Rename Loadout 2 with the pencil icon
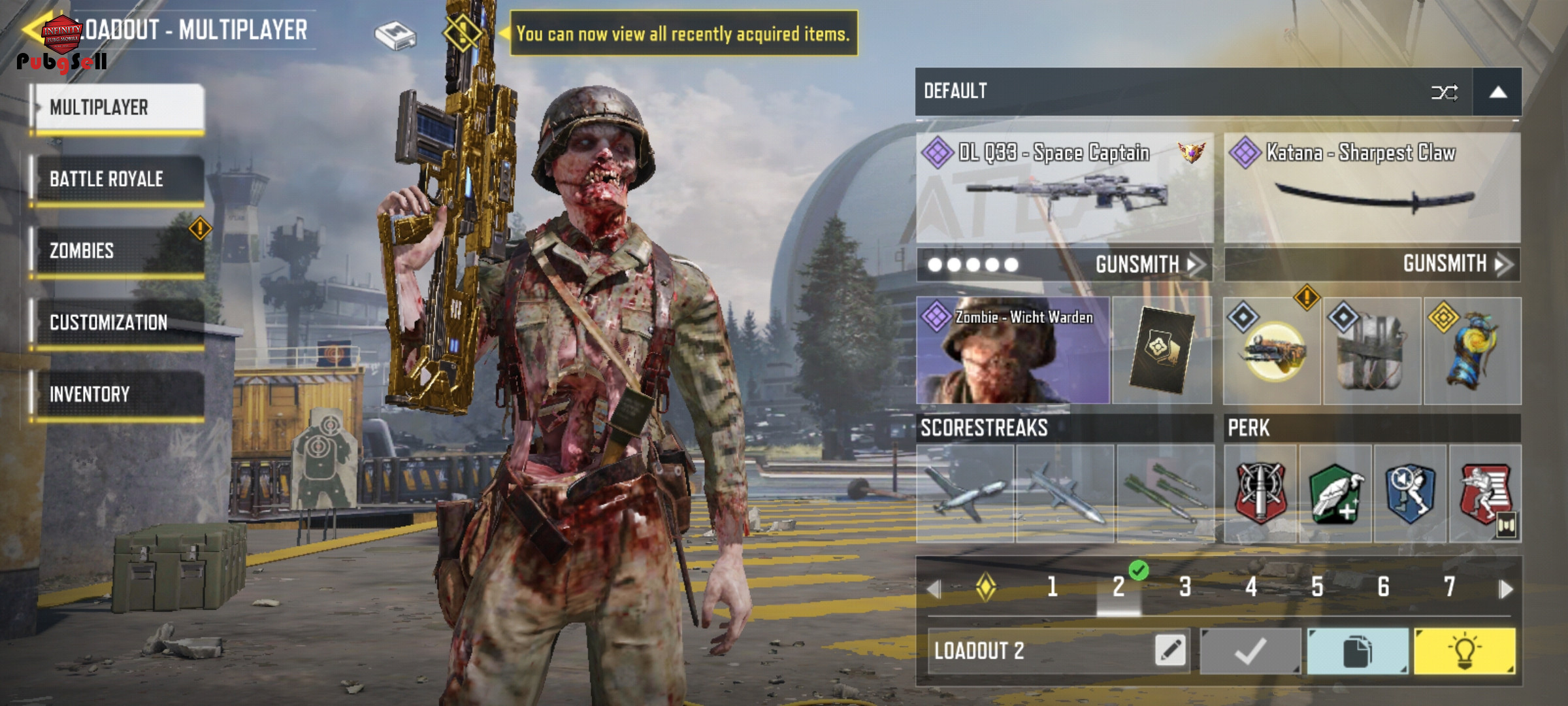Screen dimensions: 1568x706 click(1170, 650)
